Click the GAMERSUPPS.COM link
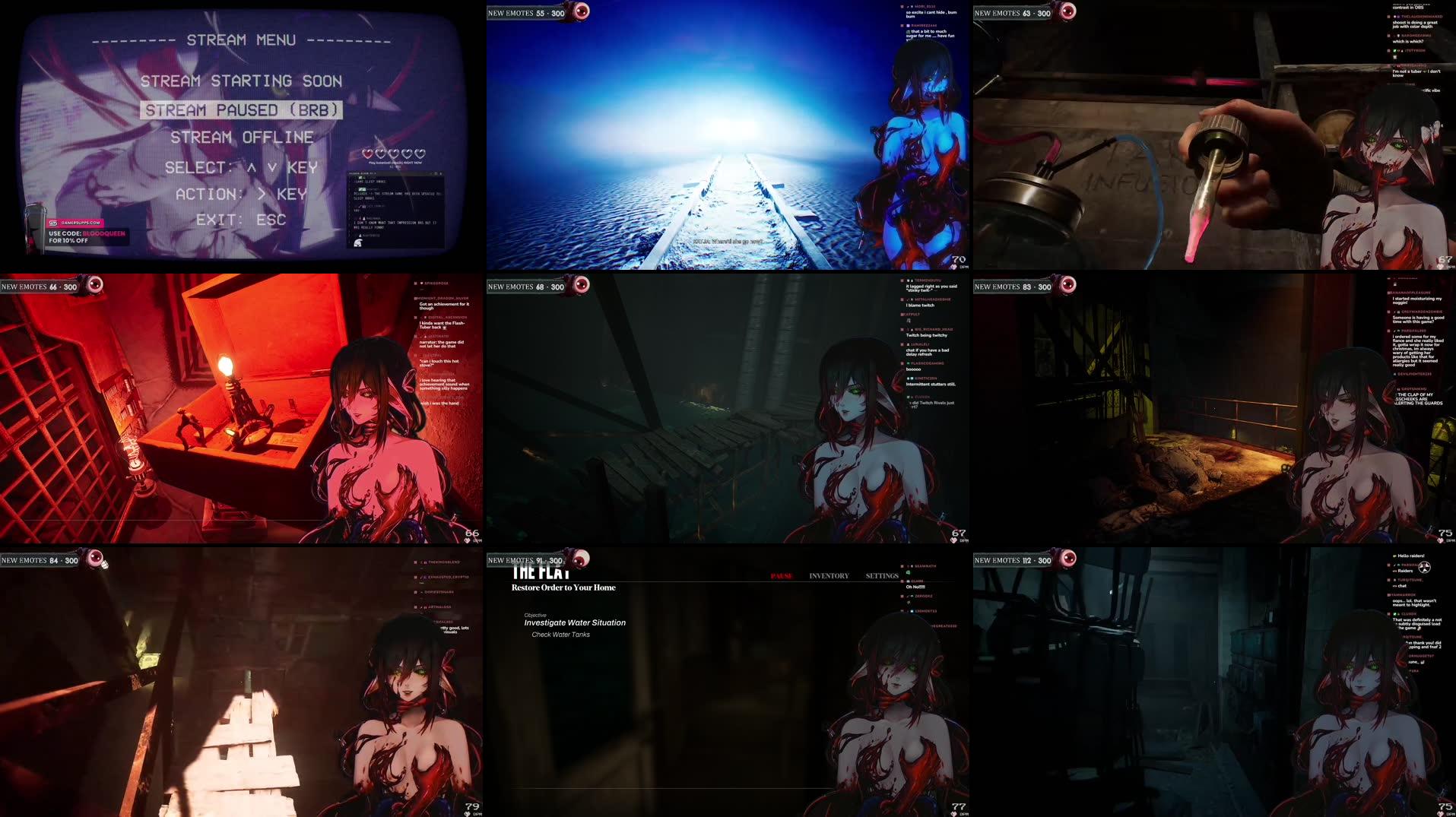Image resolution: width=1456 pixels, height=817 pixels. (81, 223)
